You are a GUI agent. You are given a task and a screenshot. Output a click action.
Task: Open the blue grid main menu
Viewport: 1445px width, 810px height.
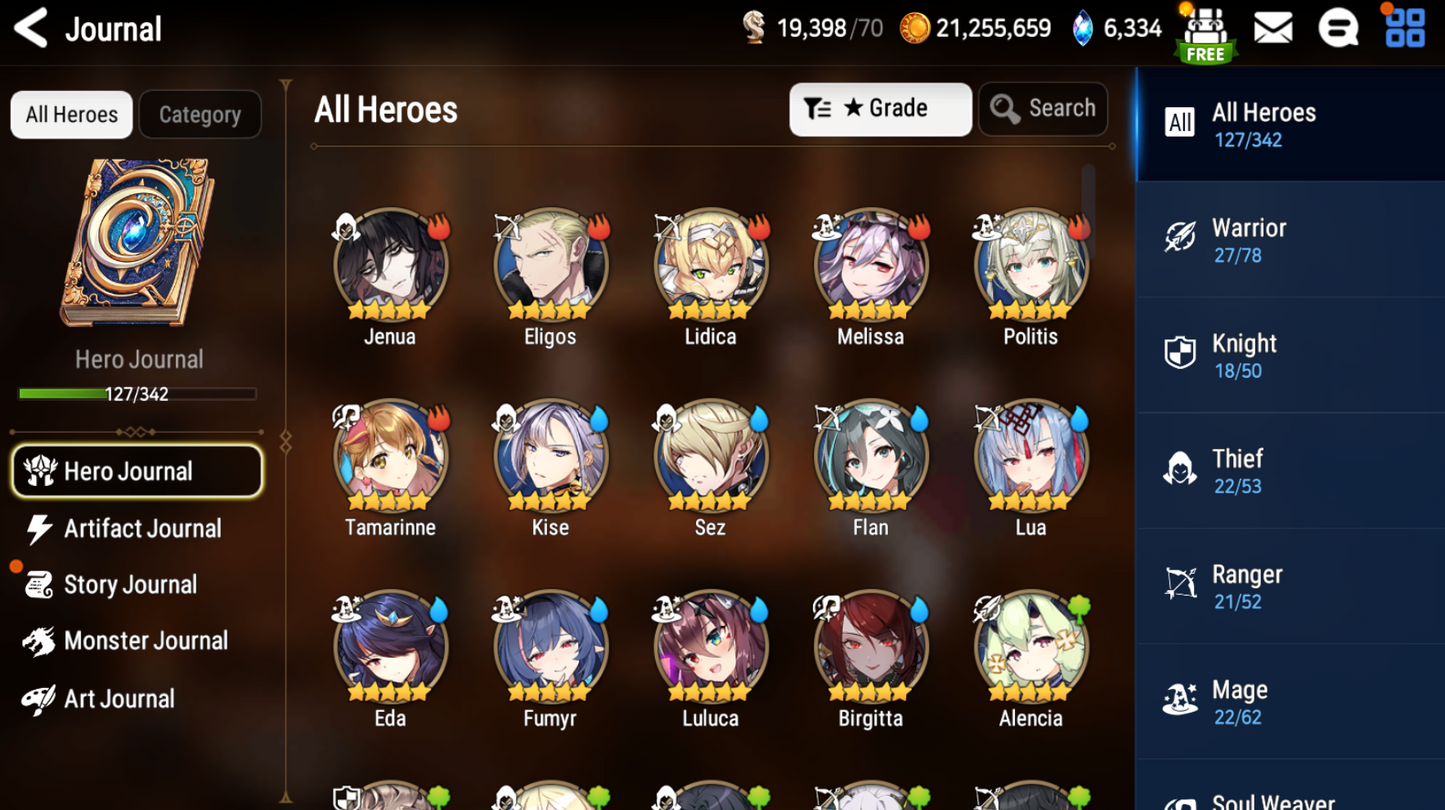1405,29
